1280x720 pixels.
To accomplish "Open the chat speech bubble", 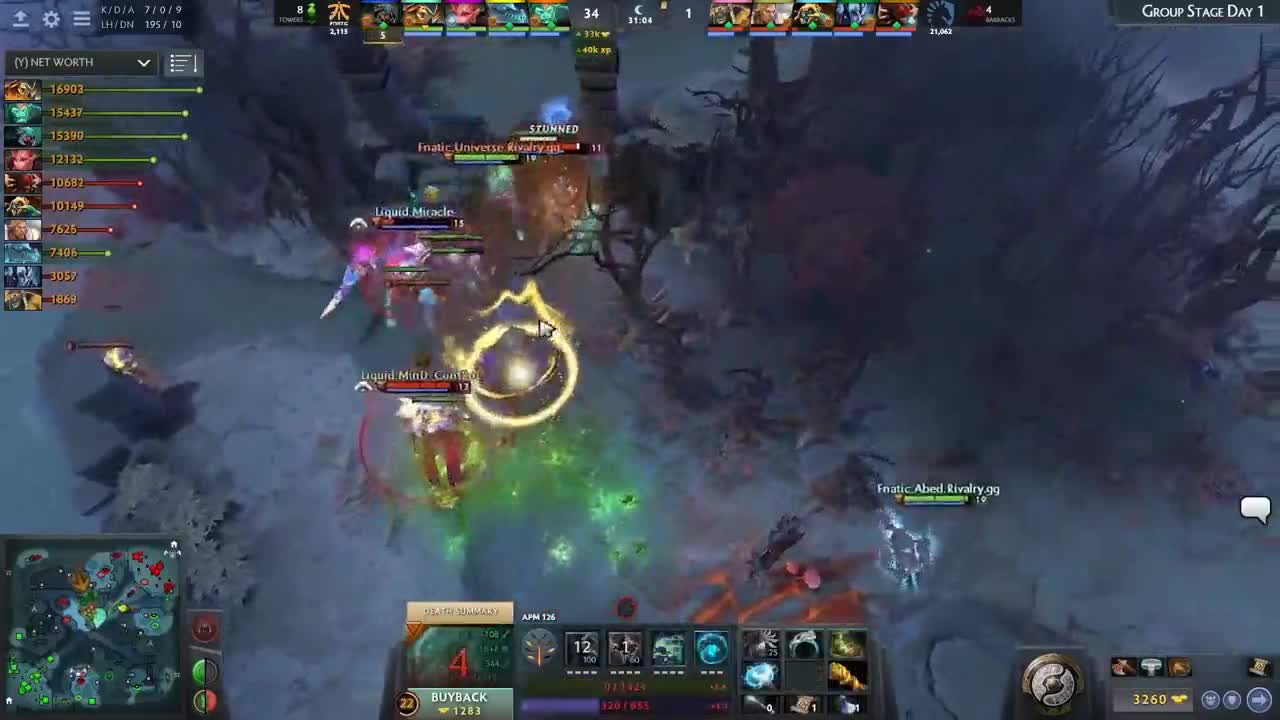I will [x=1255, y=509].
